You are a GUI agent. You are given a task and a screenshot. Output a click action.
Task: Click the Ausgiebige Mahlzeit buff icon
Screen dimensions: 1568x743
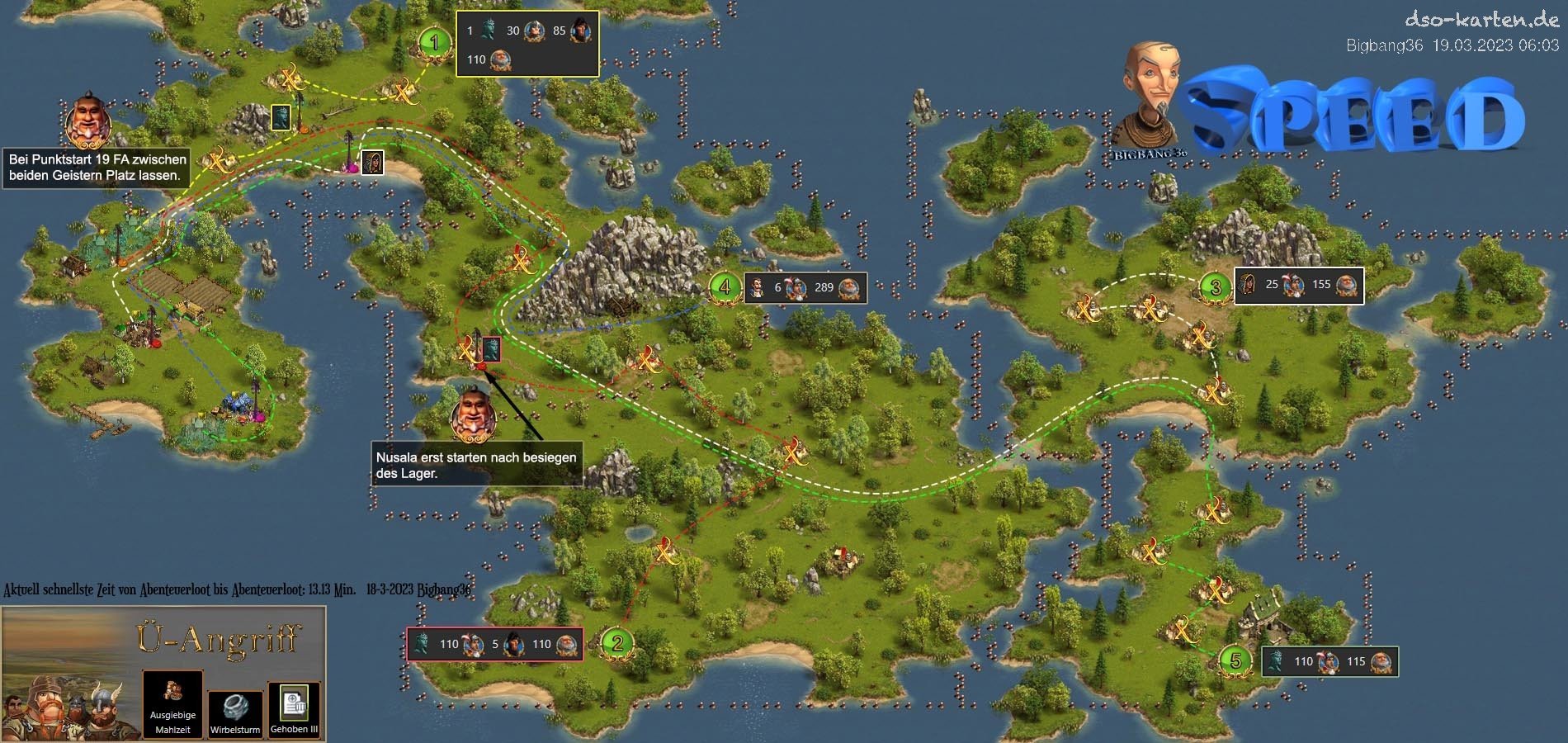[x=172, y=703]
